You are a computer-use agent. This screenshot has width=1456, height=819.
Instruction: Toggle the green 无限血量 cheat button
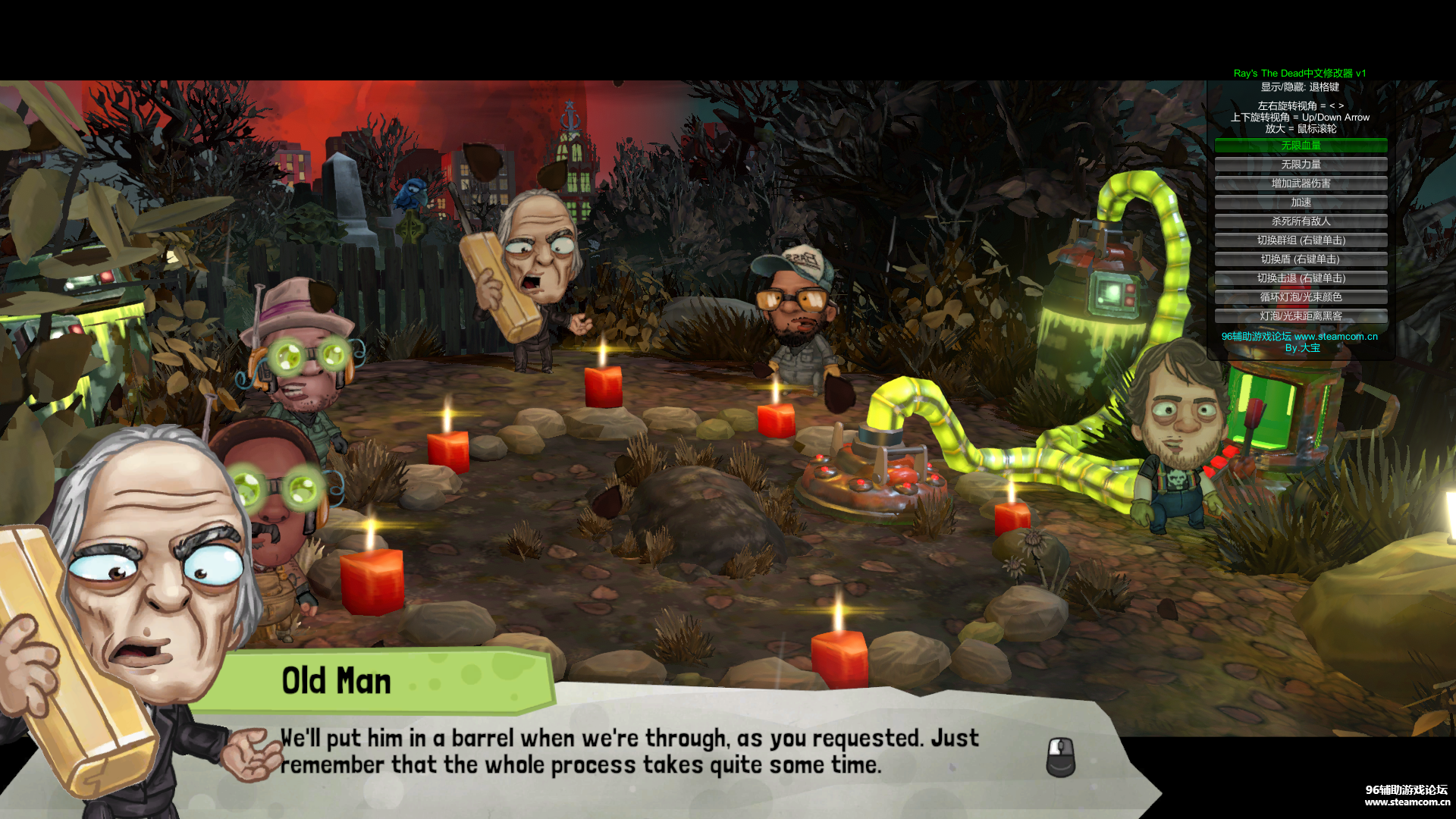click(x=1301, y=146)
